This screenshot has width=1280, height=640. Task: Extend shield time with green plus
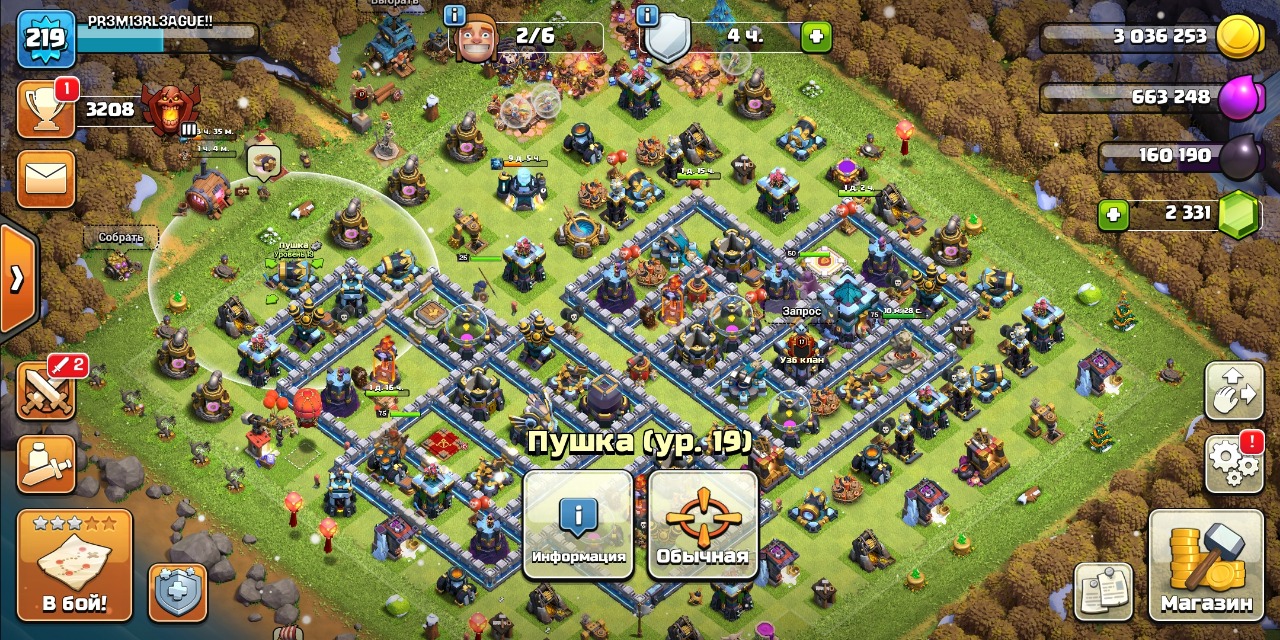[817, 37]
